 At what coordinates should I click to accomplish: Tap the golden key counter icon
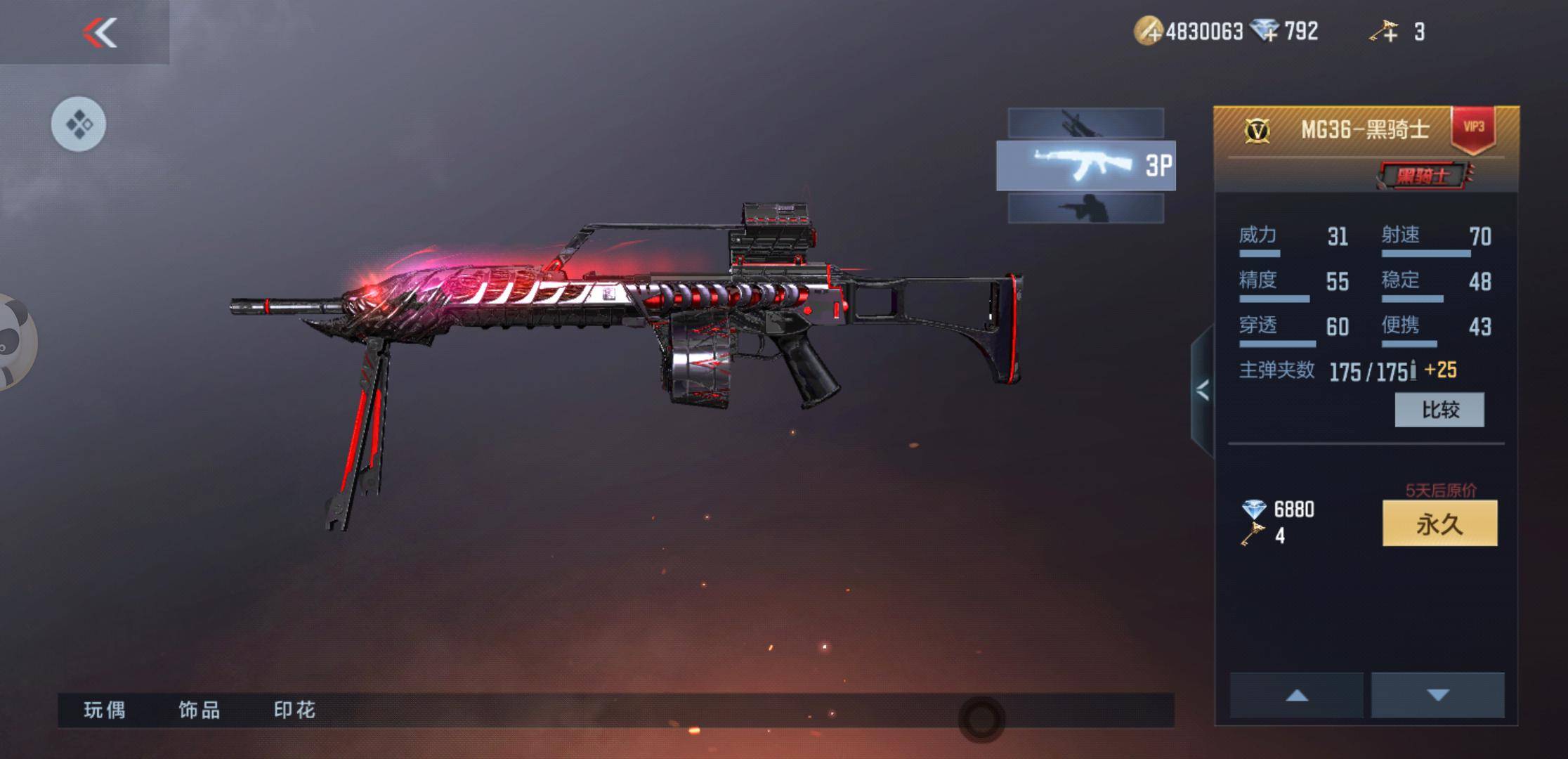coord(1384,32)
